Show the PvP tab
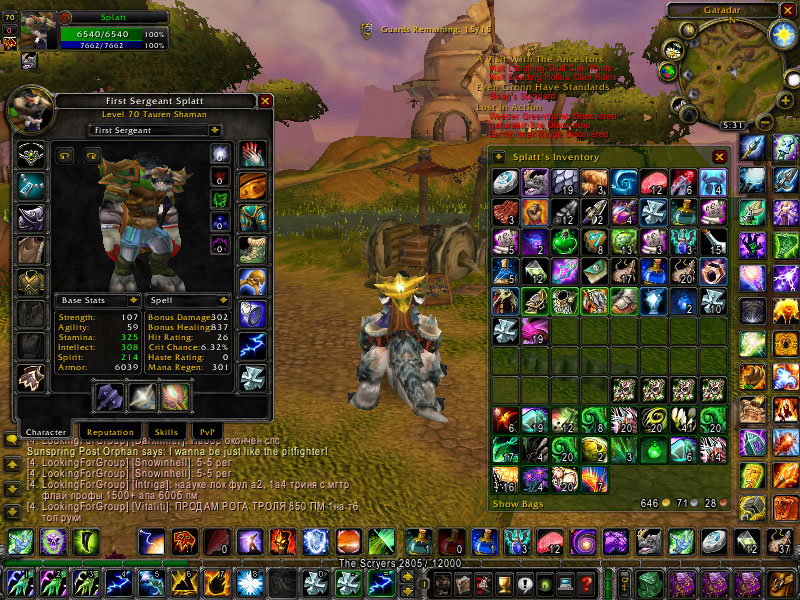 pos(203,432)
